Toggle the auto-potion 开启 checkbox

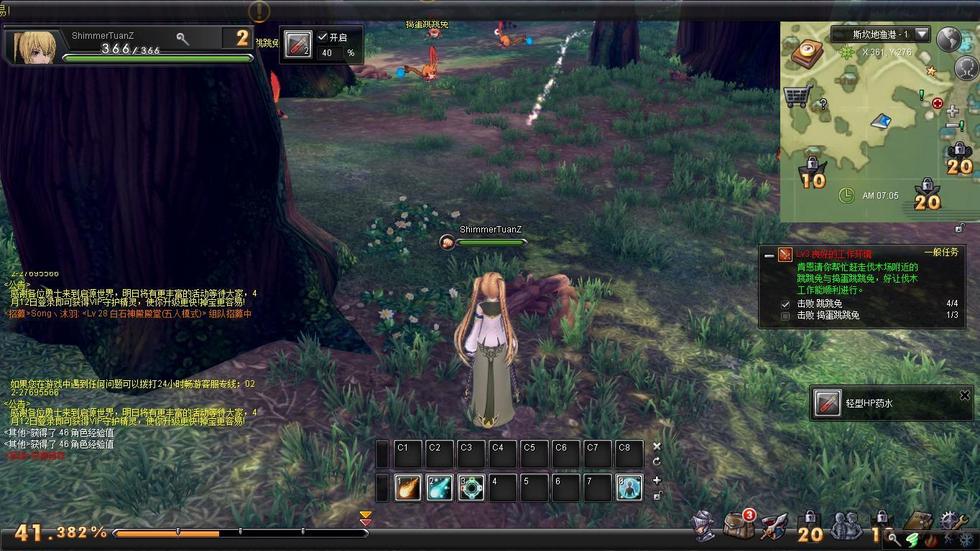(x=322, y=37)
